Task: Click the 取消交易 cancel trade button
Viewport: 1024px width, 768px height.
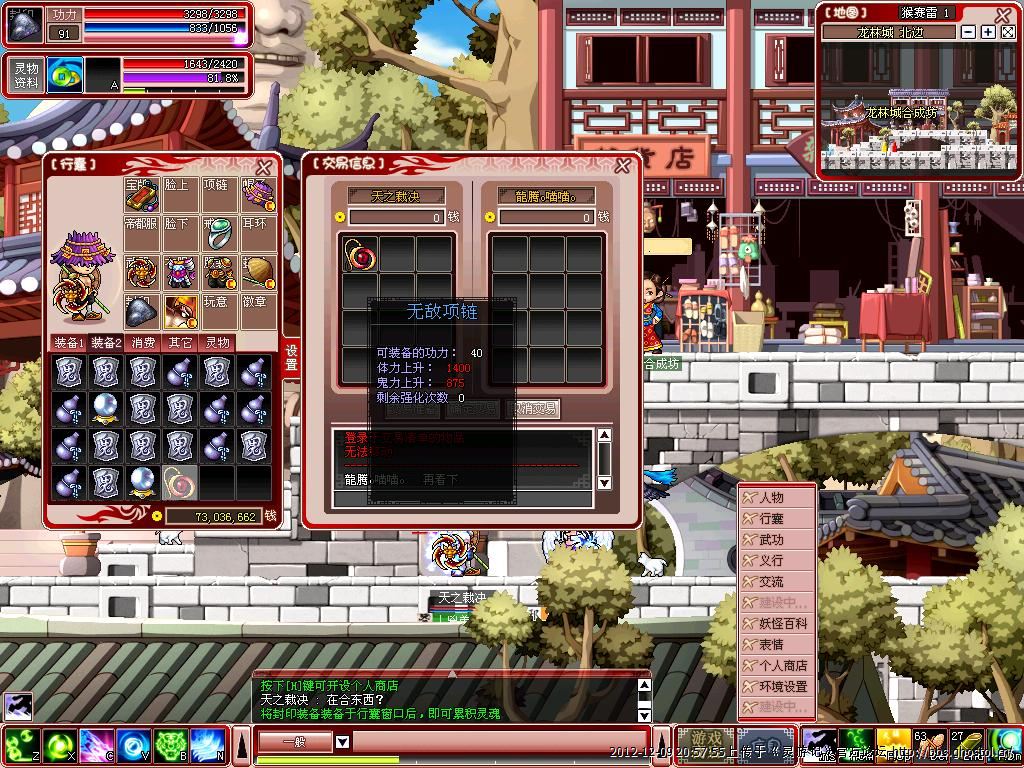Action: point(535,408)
